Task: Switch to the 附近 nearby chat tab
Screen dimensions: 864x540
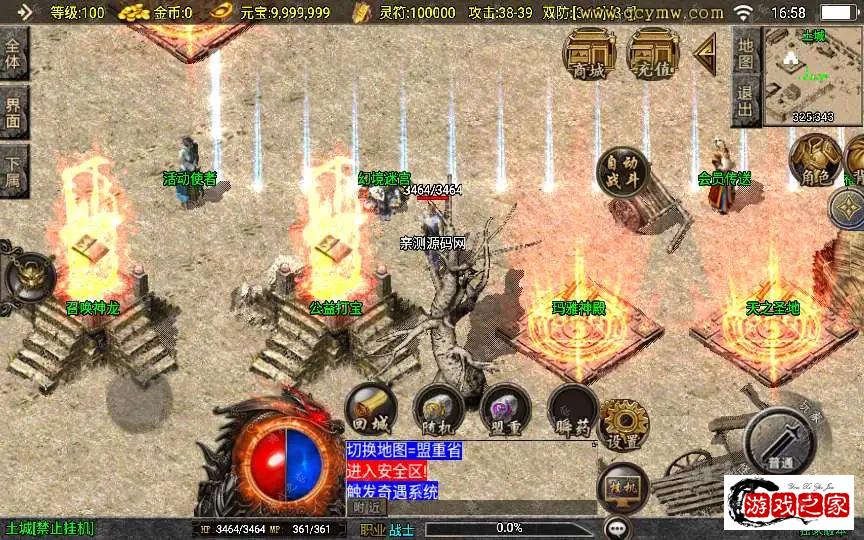Action: [x=368, y=507]
